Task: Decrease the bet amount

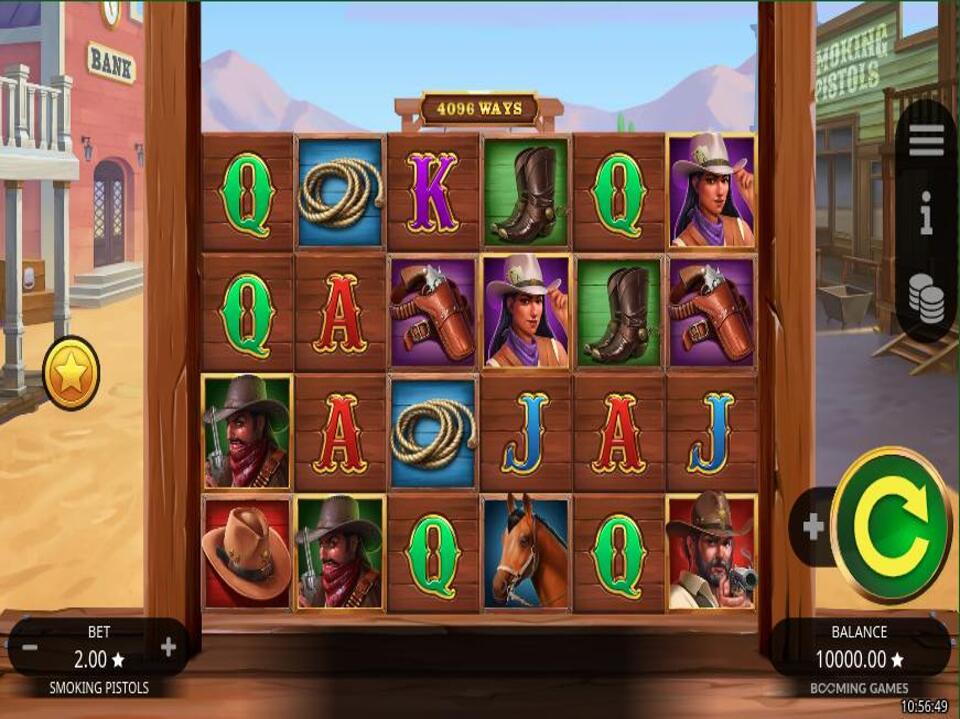Action: 30,647
